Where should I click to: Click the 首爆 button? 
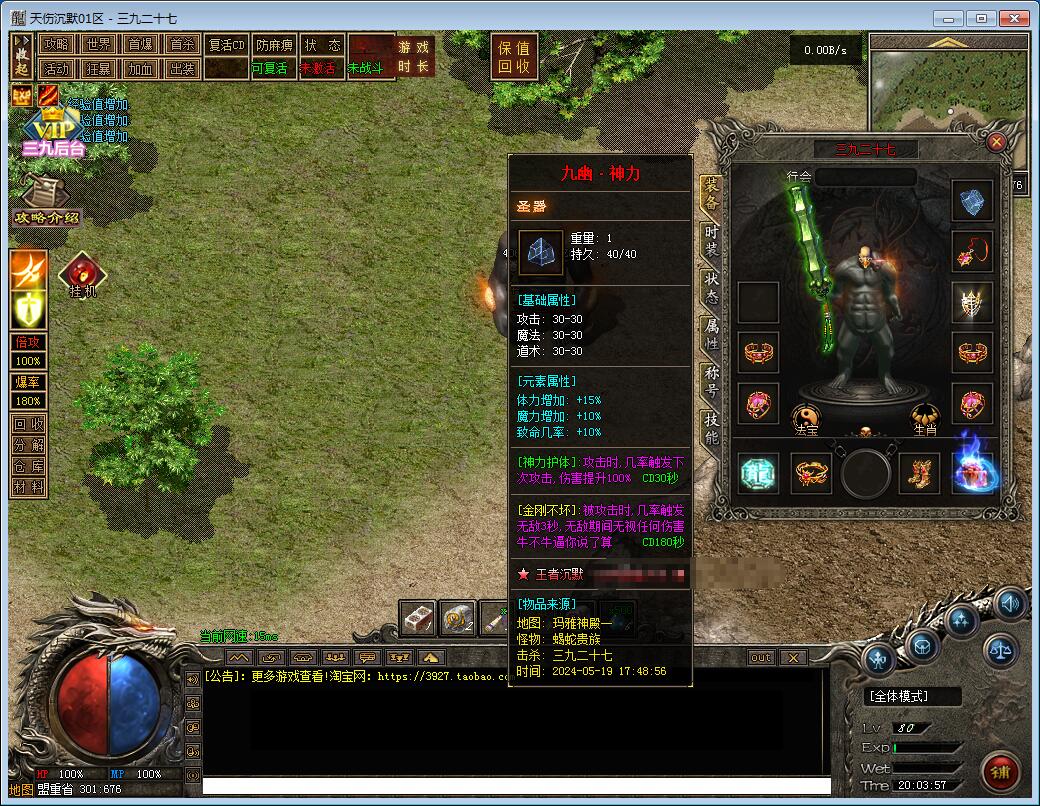coord(141,44)
